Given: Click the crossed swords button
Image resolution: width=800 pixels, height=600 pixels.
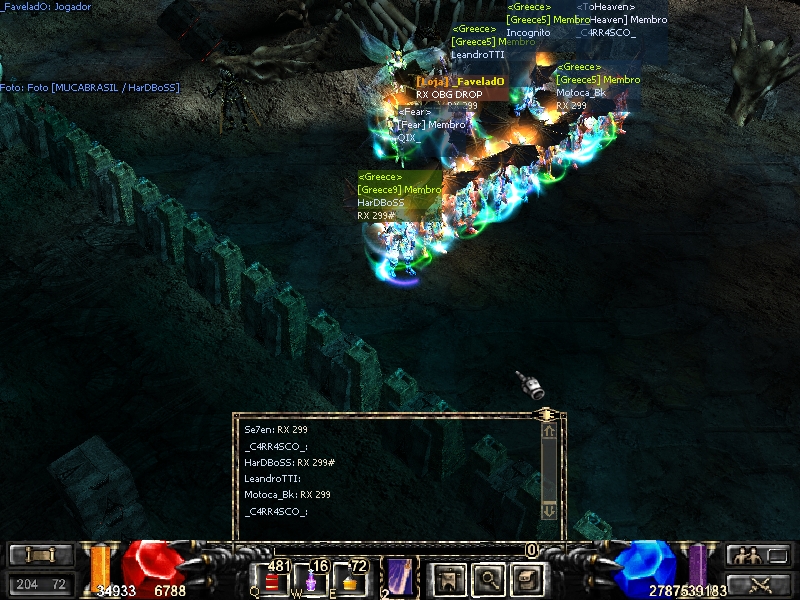Looking at the screenshot, I should coord(759,584).
